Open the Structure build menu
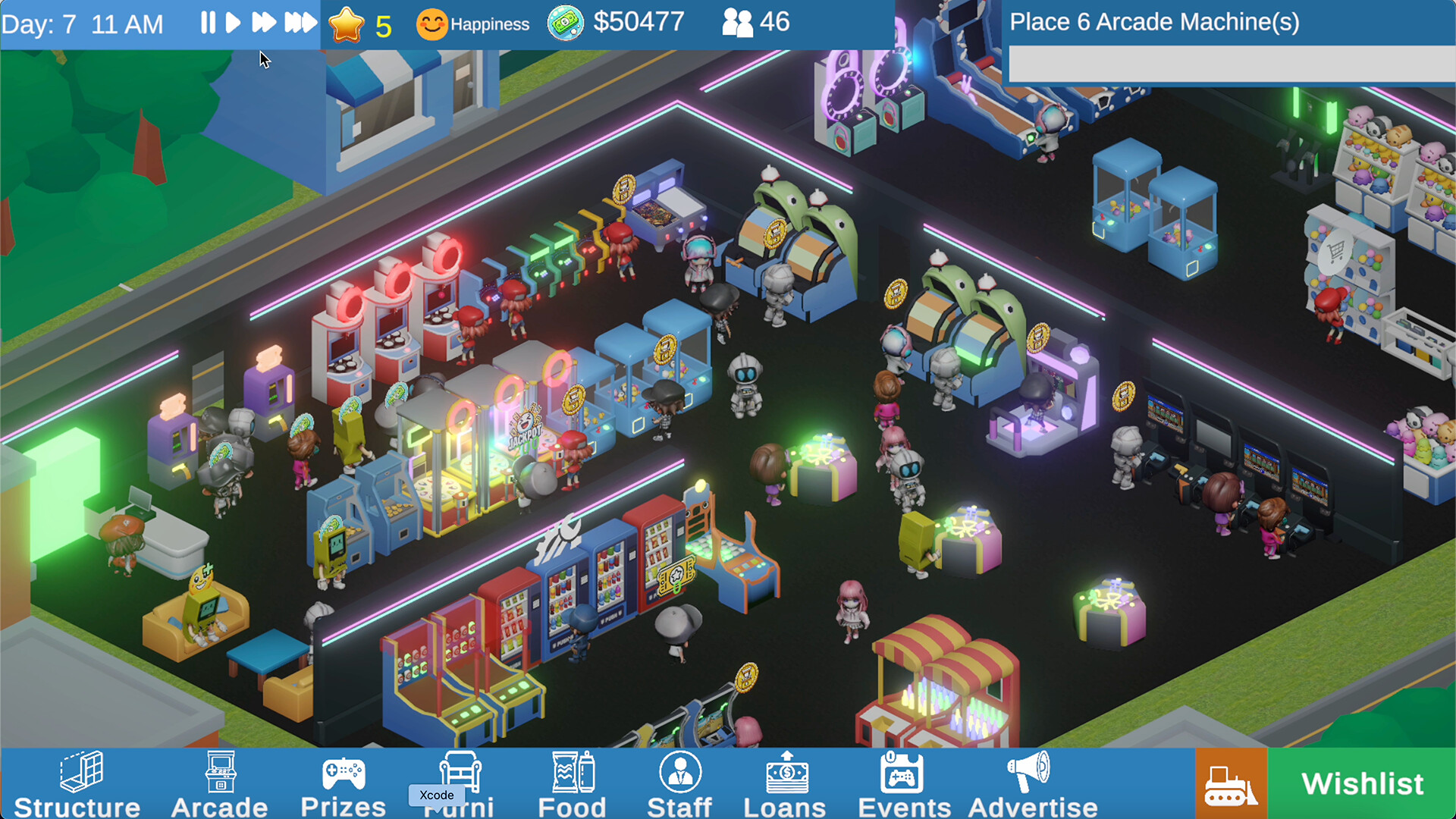Screen dimensions: 1456x819 (x=77, y=781)
